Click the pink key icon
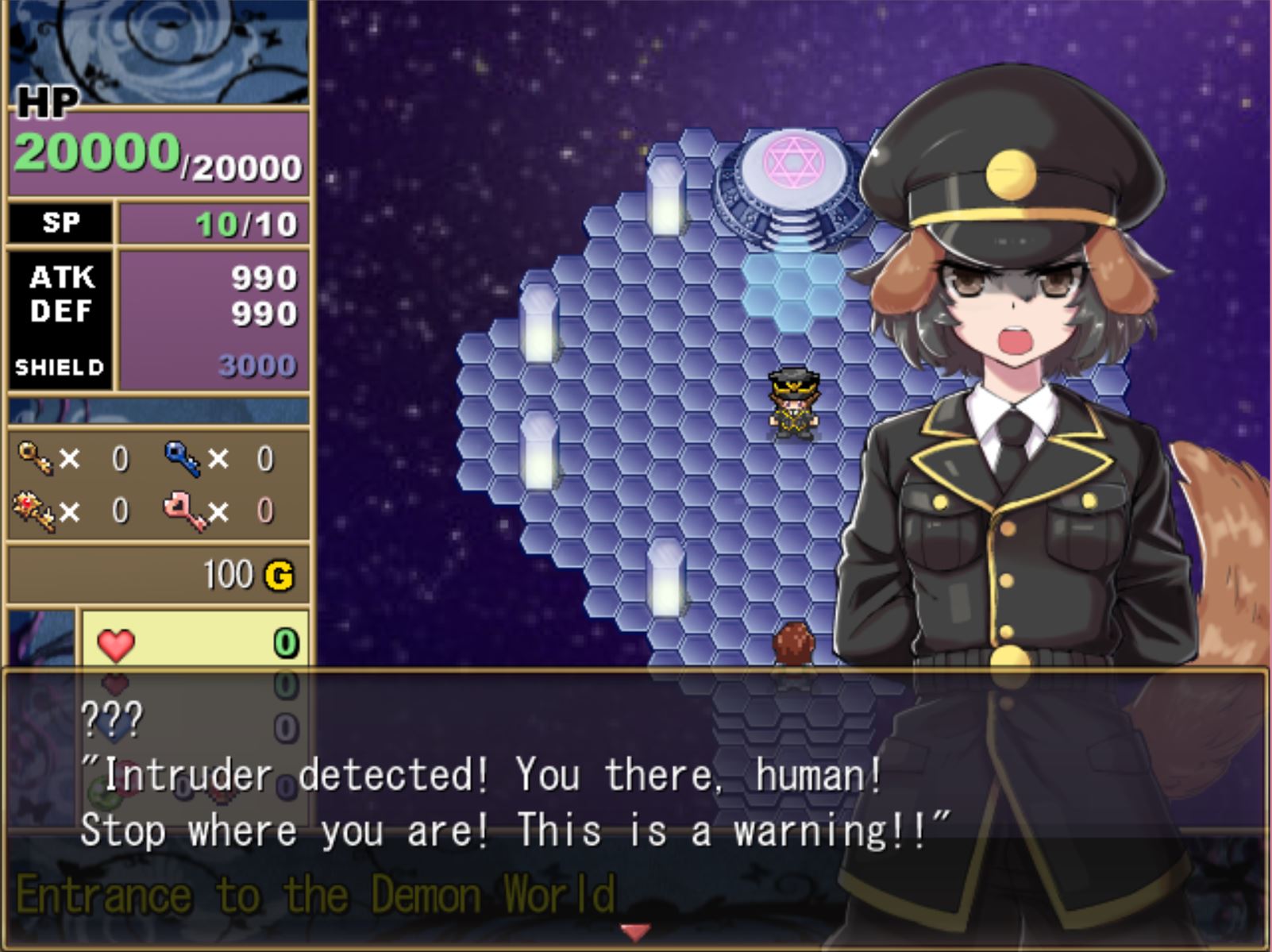1272x952 pixels. coord(183,511)
